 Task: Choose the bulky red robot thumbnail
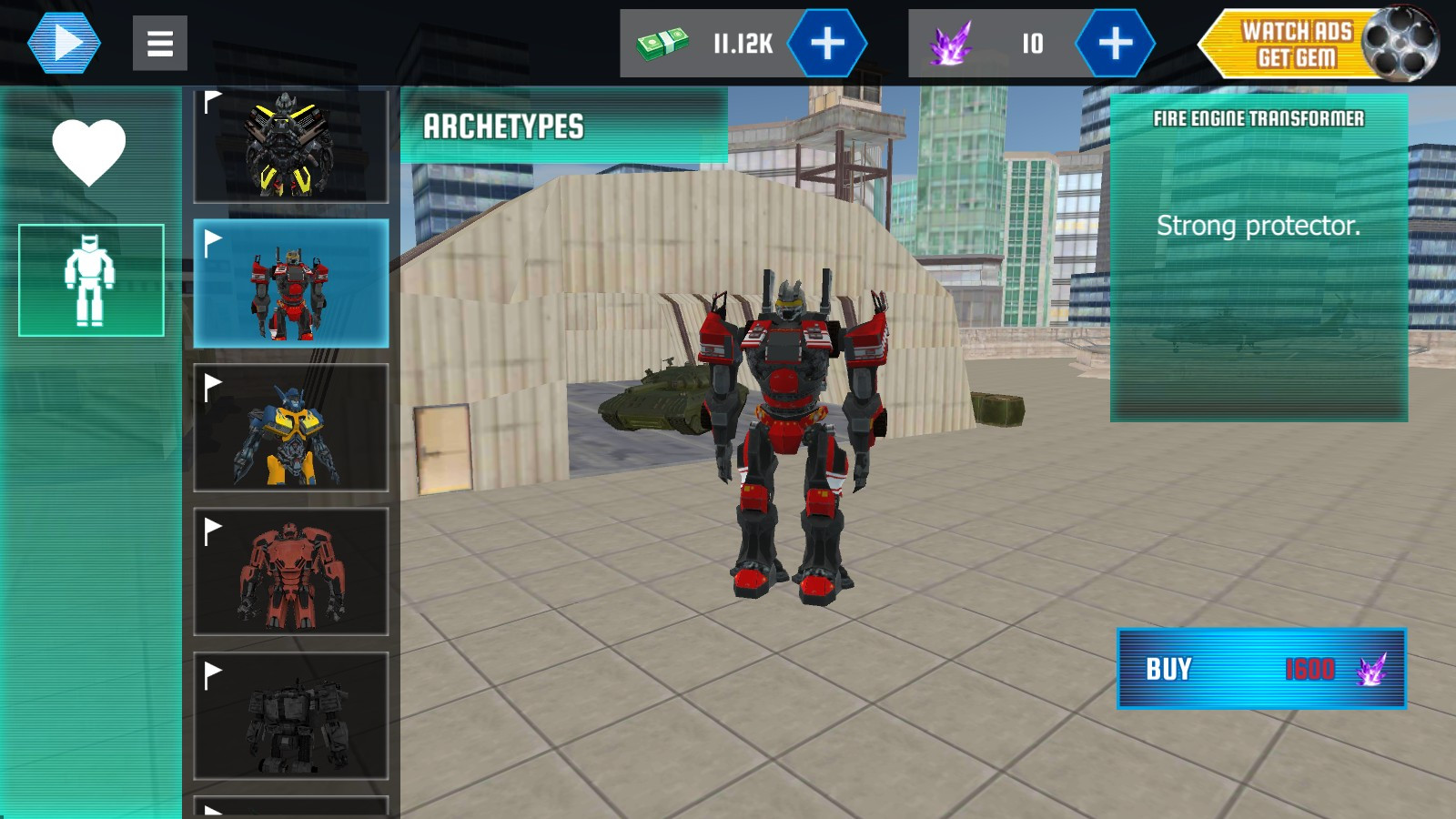click(x=290, y=571)
